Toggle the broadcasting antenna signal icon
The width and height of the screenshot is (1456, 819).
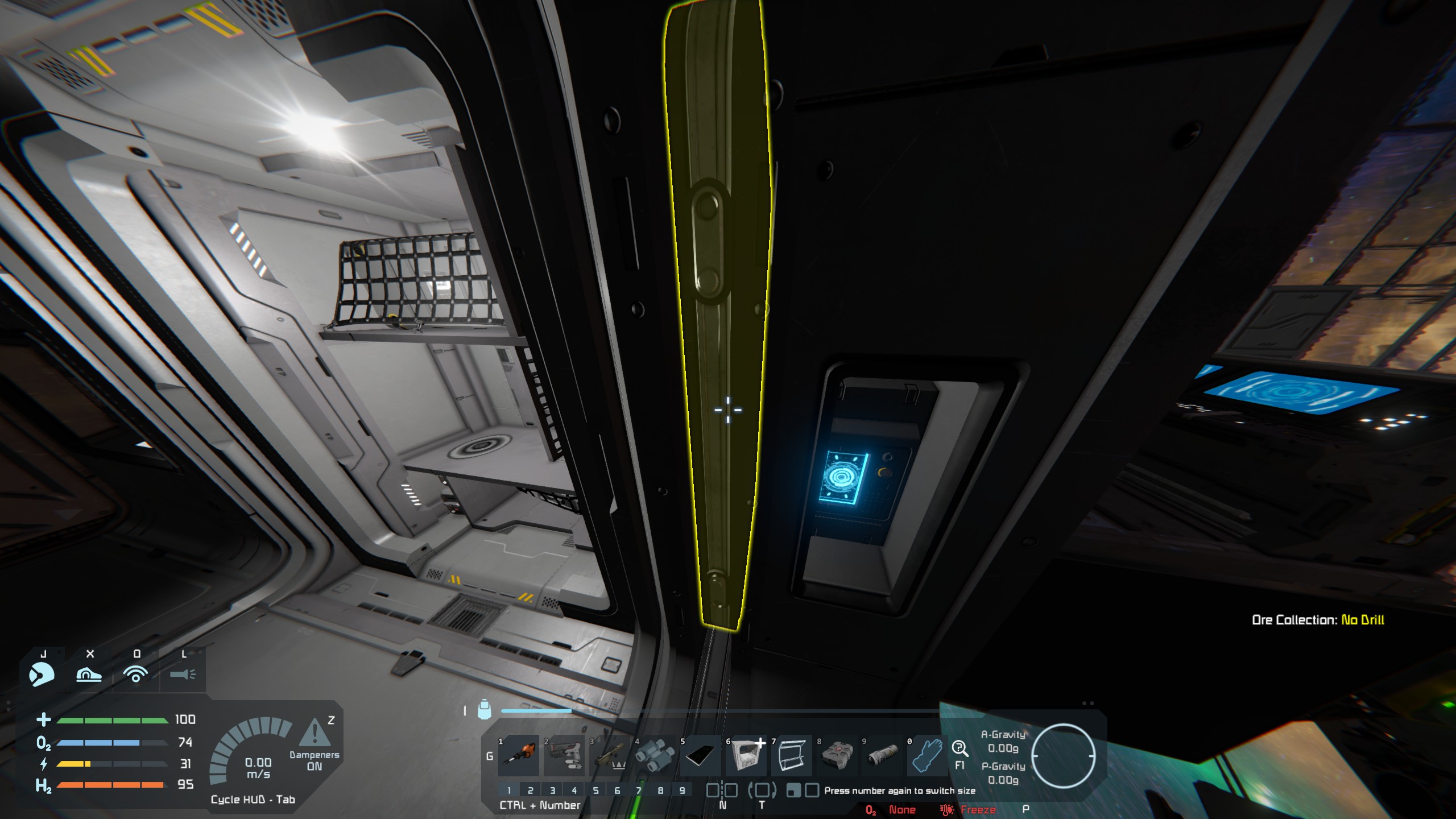pos(136,675)
